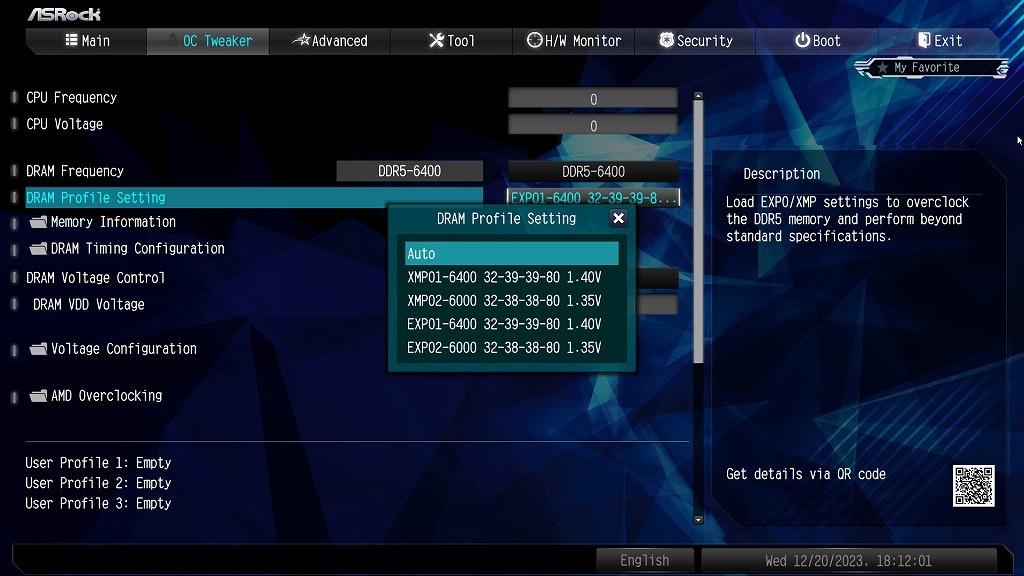Open the AMD Overclocking submenu

pyautogui.click(x=106, y=396)
